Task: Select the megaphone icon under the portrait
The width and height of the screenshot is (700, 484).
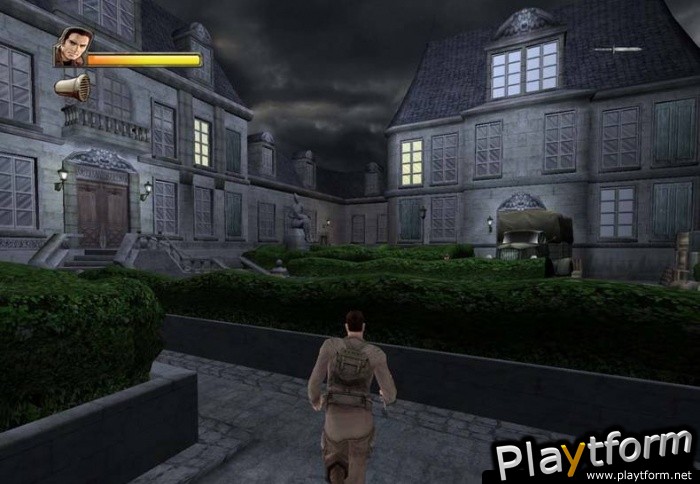Action: (x=72, y=88)
